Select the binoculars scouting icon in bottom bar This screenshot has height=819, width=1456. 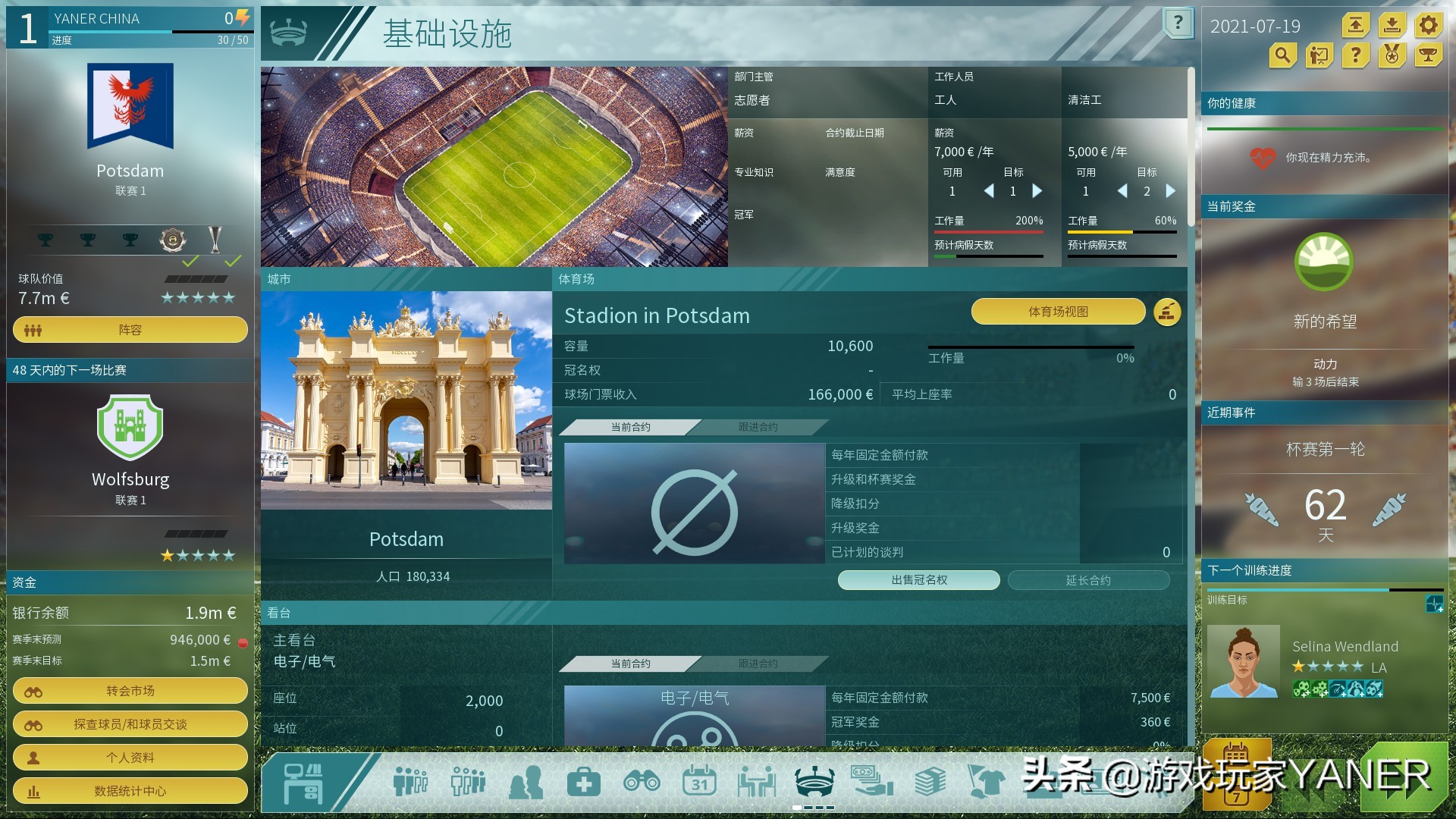click(x=643, y=781)
